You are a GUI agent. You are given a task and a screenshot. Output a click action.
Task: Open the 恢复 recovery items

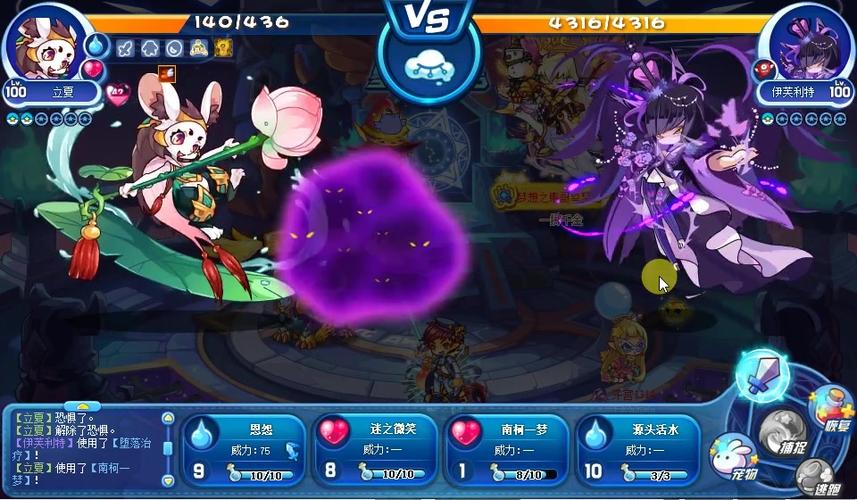point(831,407)
